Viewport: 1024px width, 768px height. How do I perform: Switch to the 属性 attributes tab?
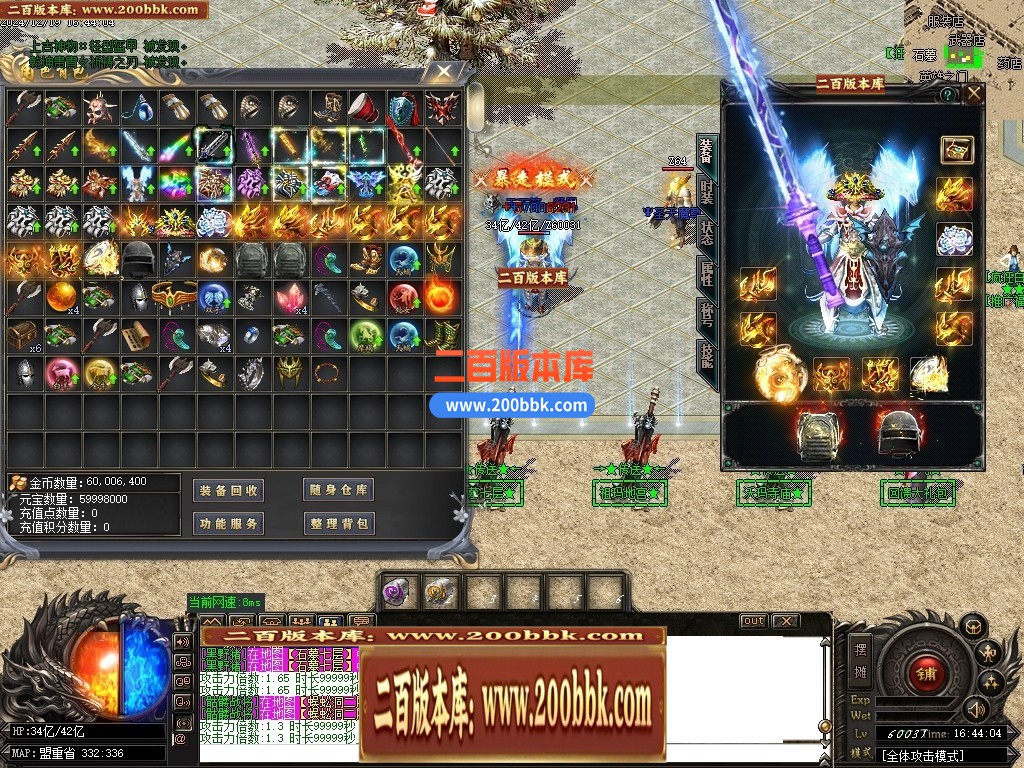(x=706, y=274)
